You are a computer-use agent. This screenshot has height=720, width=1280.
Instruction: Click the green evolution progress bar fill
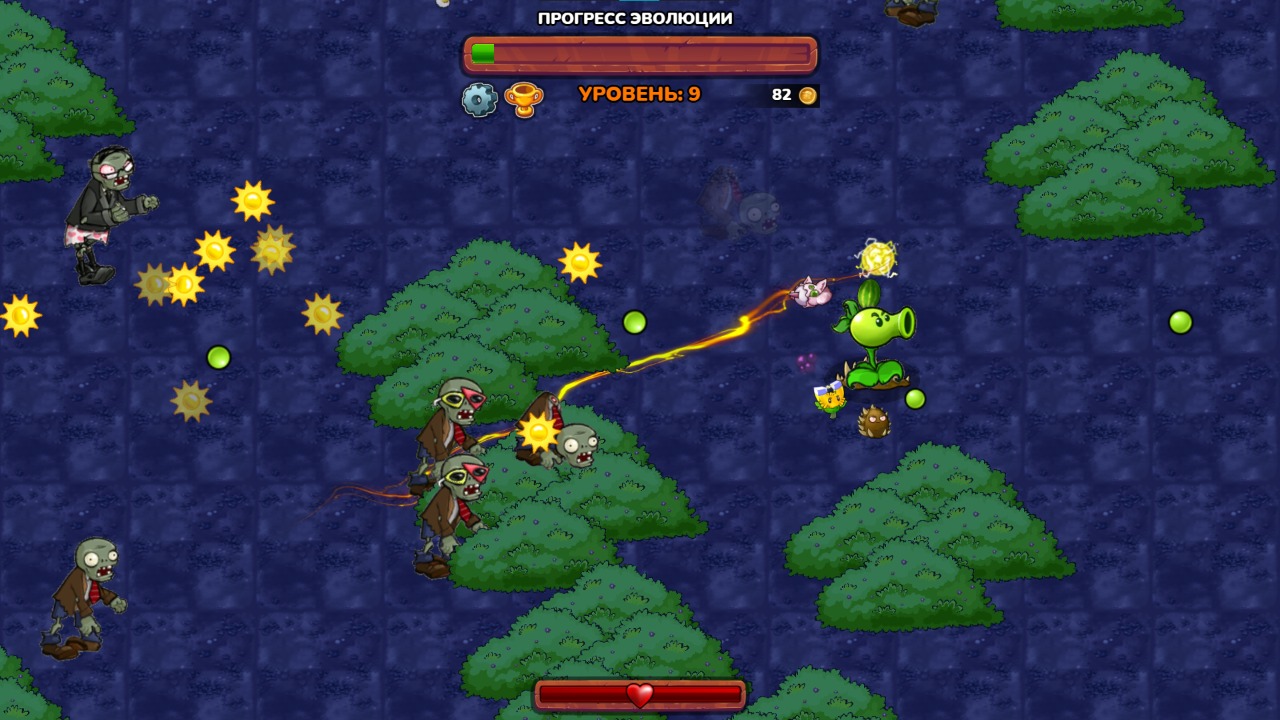(485, 52)
